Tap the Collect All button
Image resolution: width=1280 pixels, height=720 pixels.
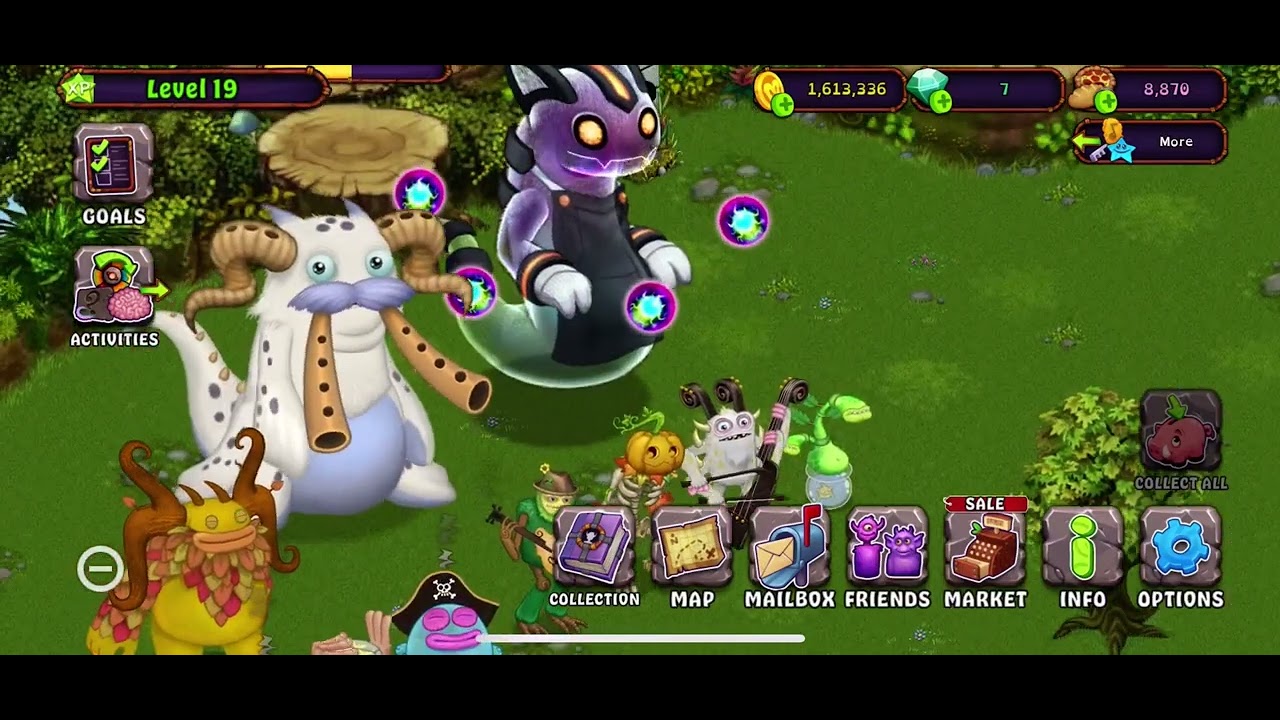tap(1180, 435)
